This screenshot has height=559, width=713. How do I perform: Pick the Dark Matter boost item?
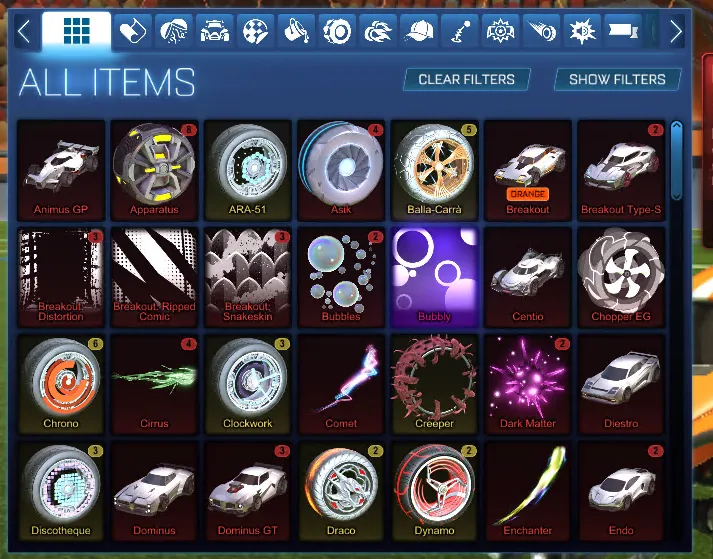point(528,383)
